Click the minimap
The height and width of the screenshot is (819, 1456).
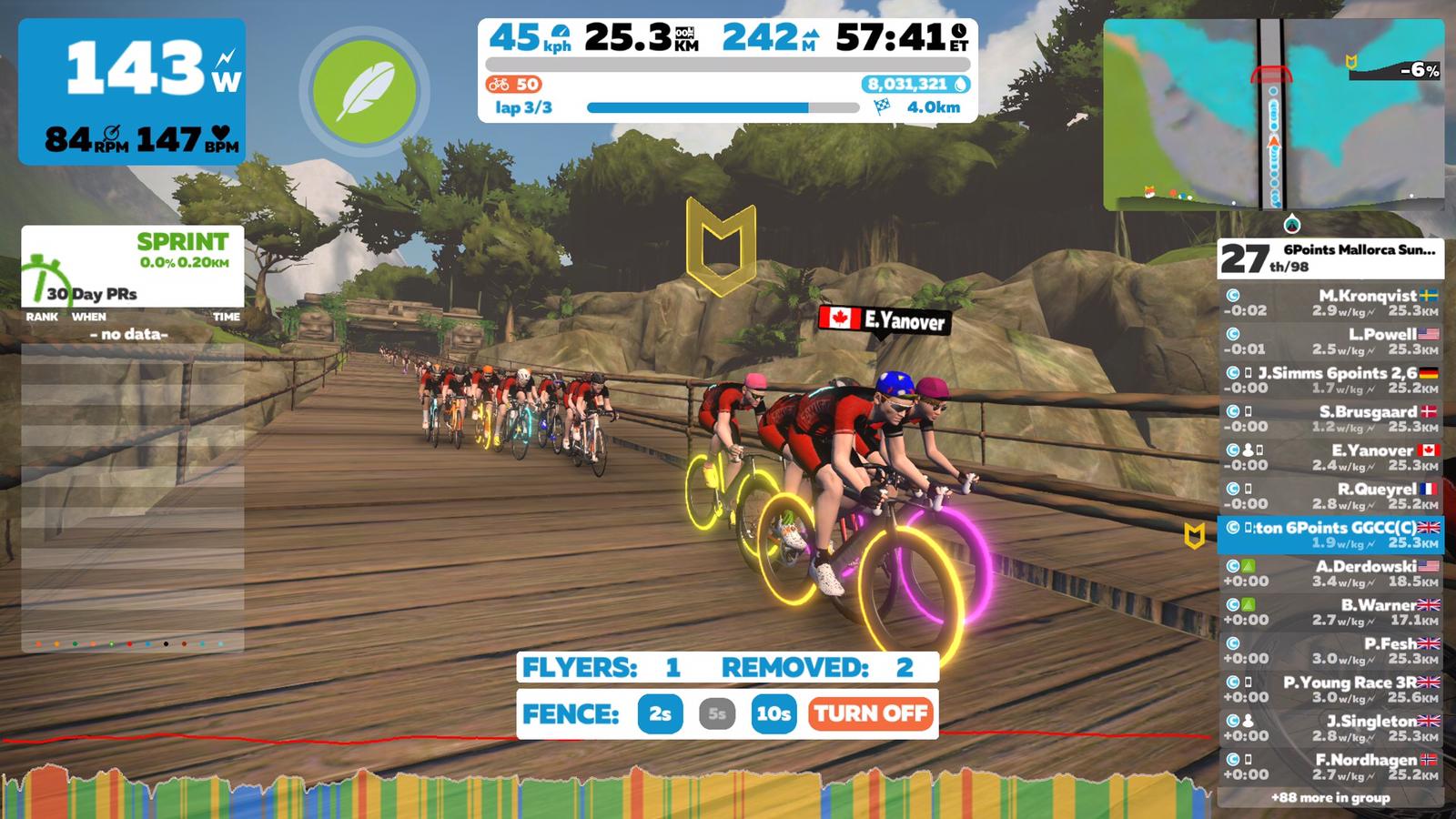(x=1273, y=116)
